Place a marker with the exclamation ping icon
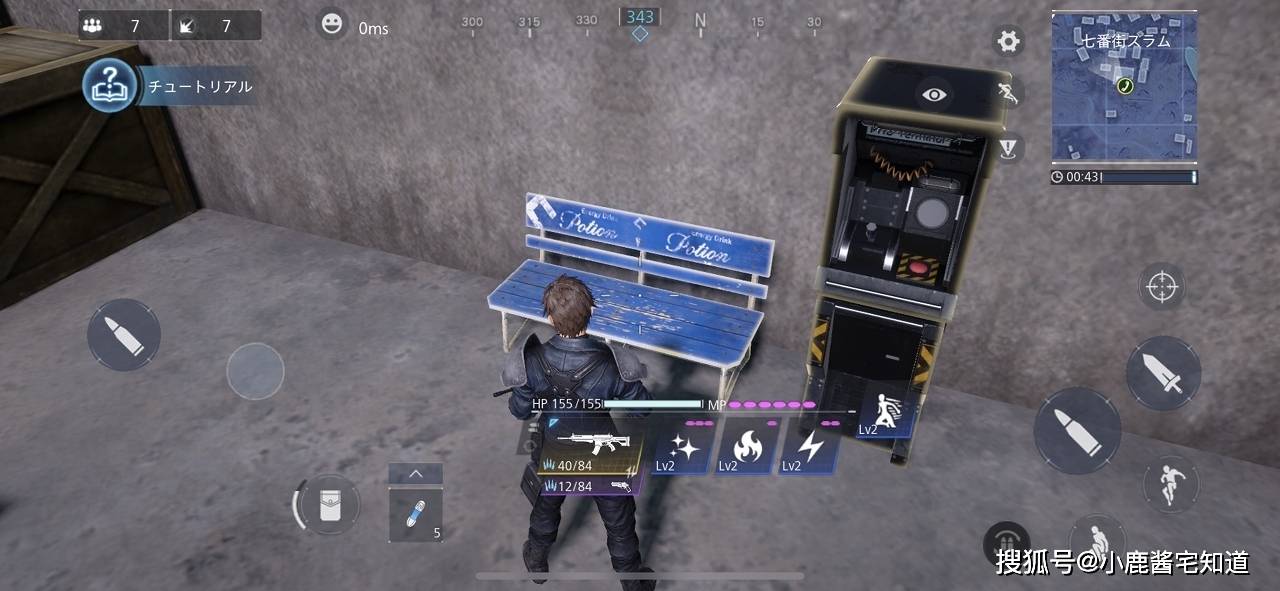The height and width of the screenshot is (591, 1280). click(x=1008, y=148)
